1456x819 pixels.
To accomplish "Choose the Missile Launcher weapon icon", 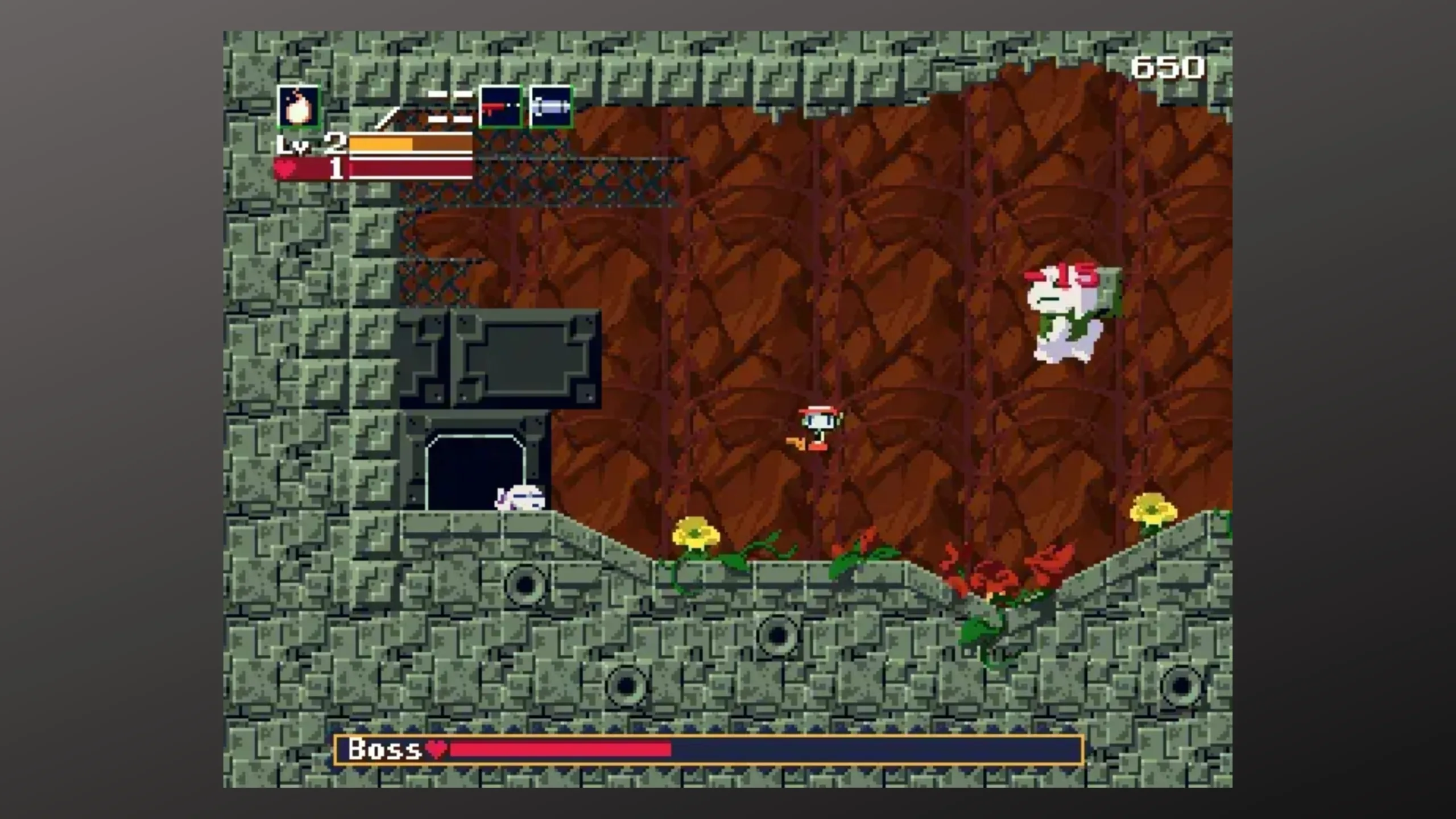I will (x=551, y=106).
